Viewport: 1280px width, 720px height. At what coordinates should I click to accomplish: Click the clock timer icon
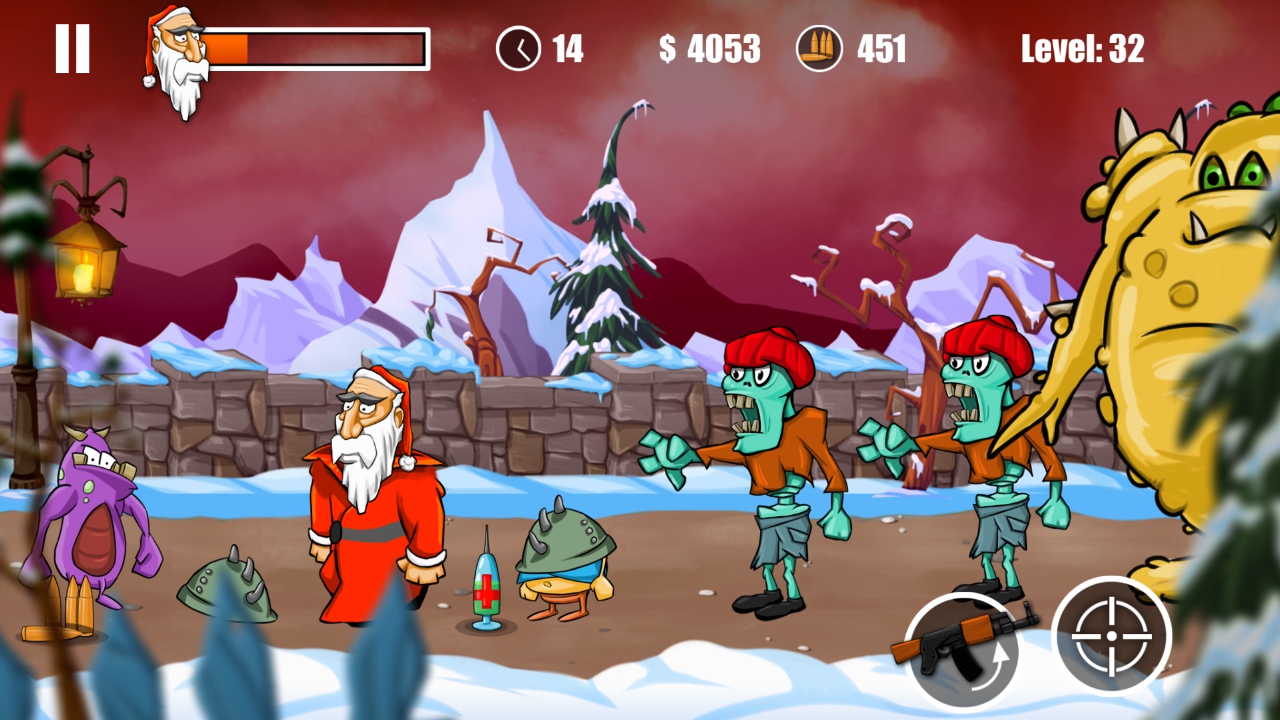click(x=519, y=48)
